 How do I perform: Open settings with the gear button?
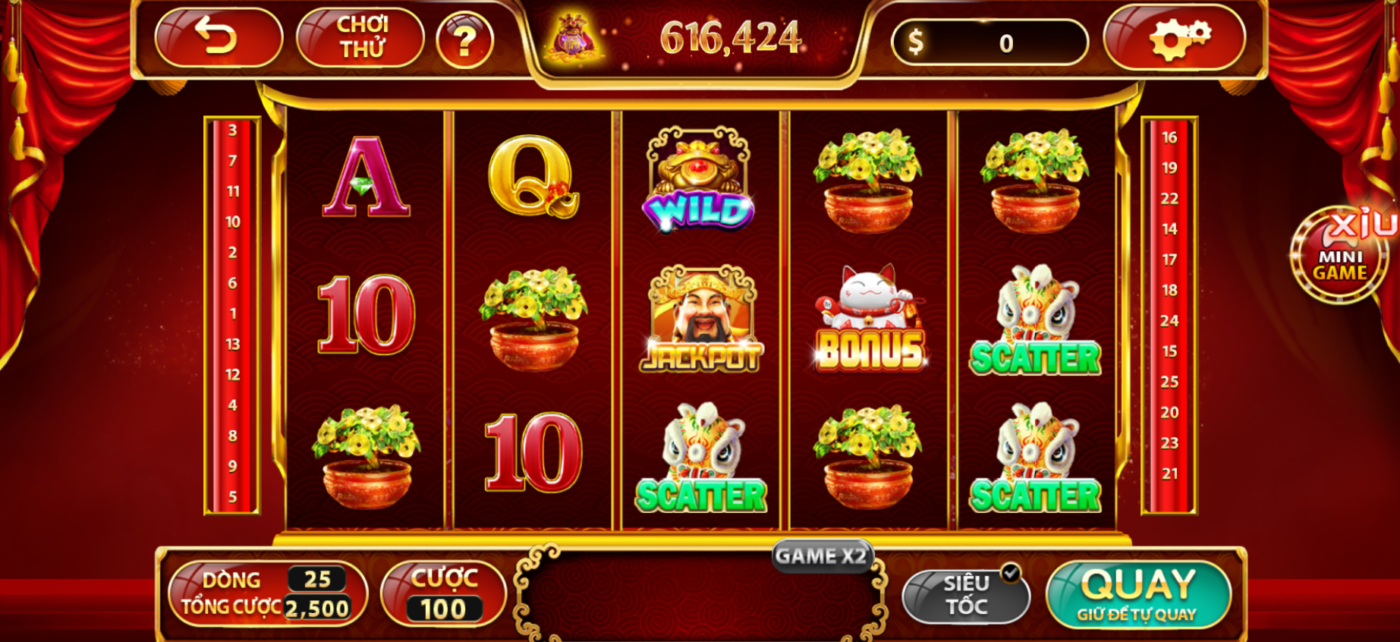point(1174,39)
